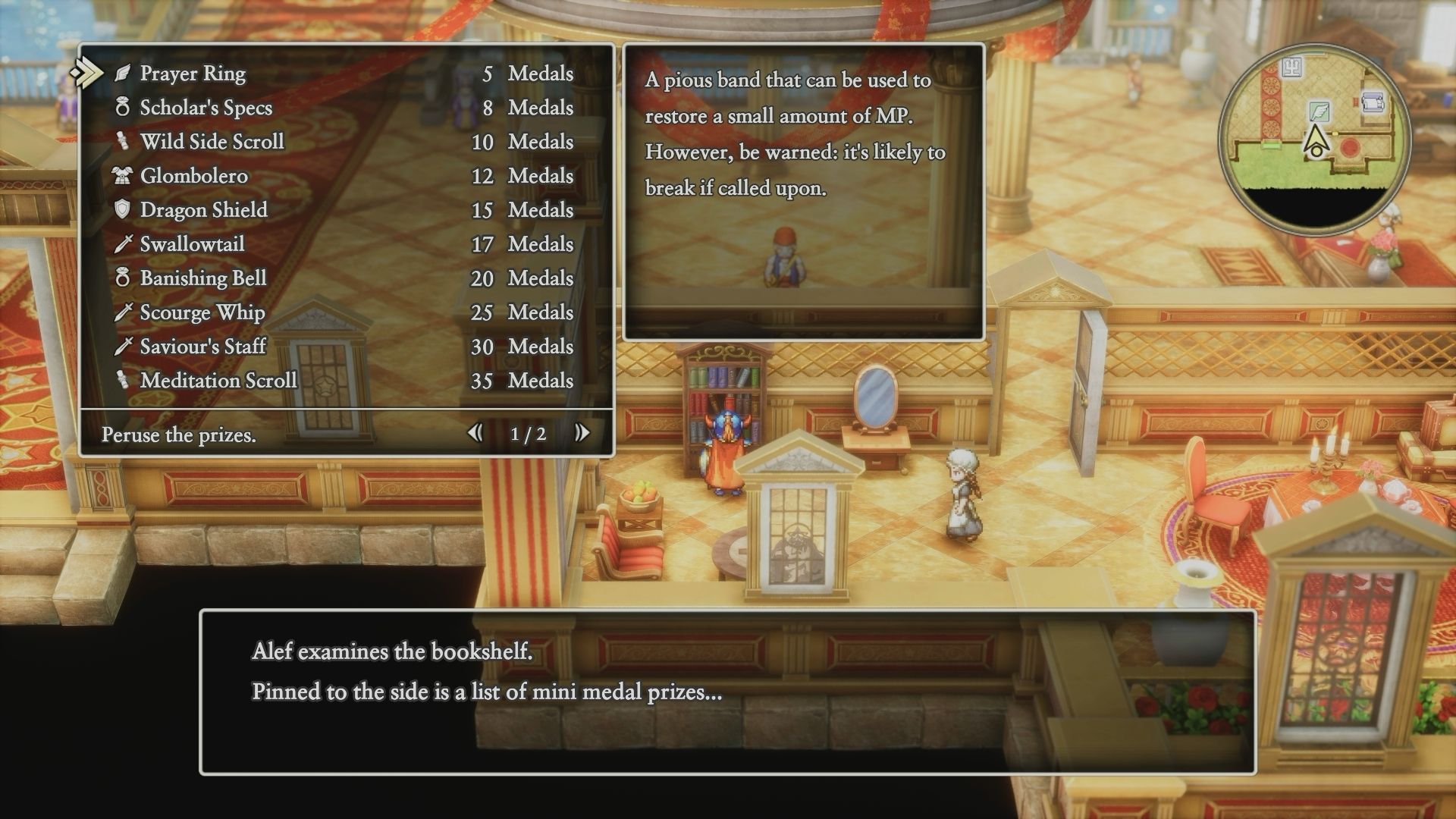Choose Scholar's Specs from the prize list
Screen dimensions: 1456x819
(x=206, y=108)
